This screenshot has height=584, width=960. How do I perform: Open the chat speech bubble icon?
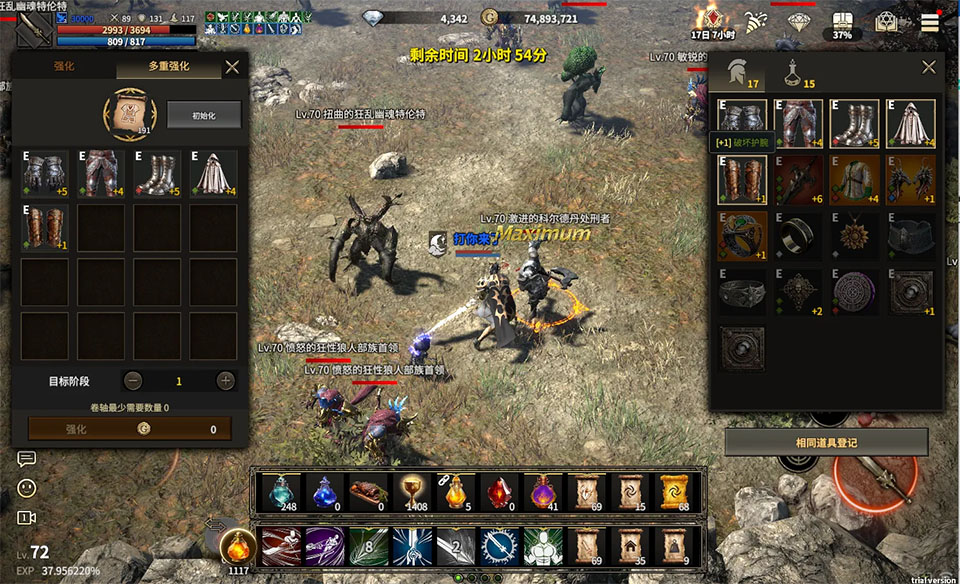coord(27,459)
